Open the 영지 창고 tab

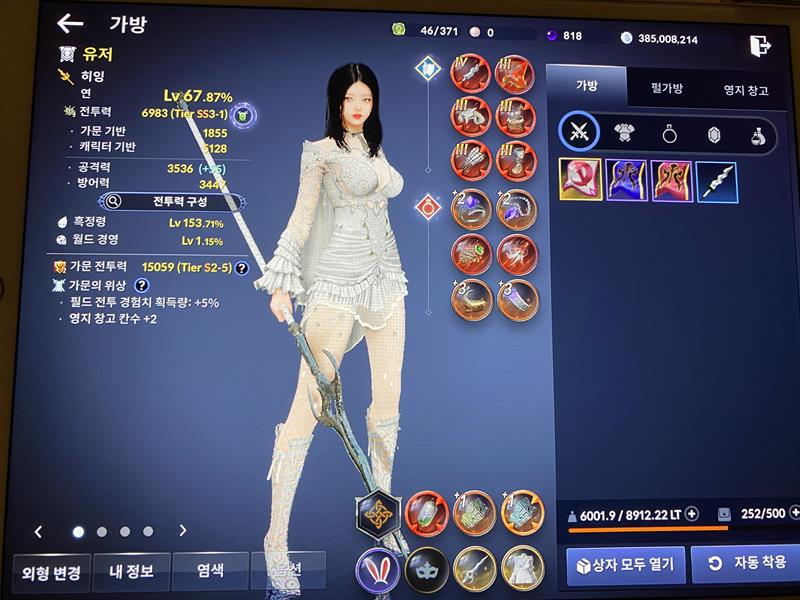tap(746, 90)
